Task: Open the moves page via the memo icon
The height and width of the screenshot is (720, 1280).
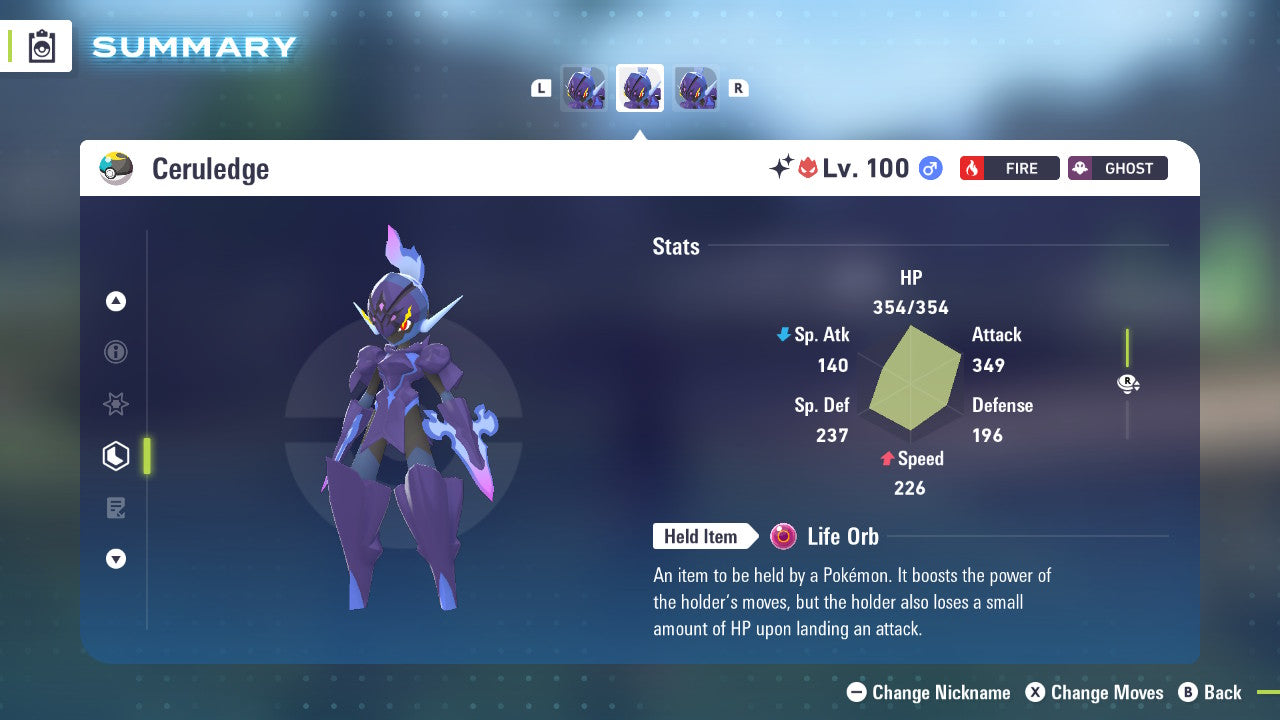Action: click(116, 508)
